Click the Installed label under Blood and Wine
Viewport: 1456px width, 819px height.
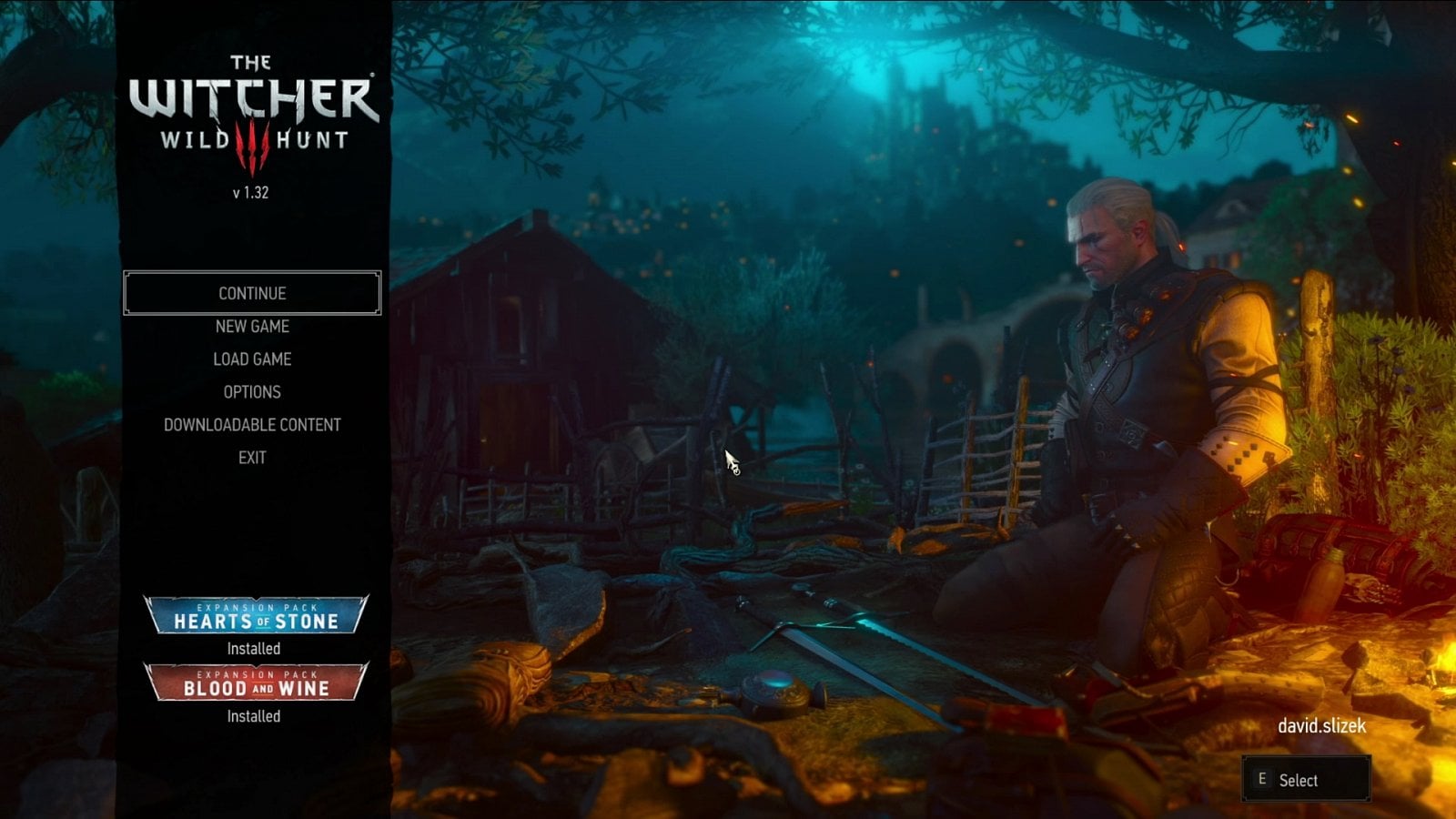click(254, 716)
